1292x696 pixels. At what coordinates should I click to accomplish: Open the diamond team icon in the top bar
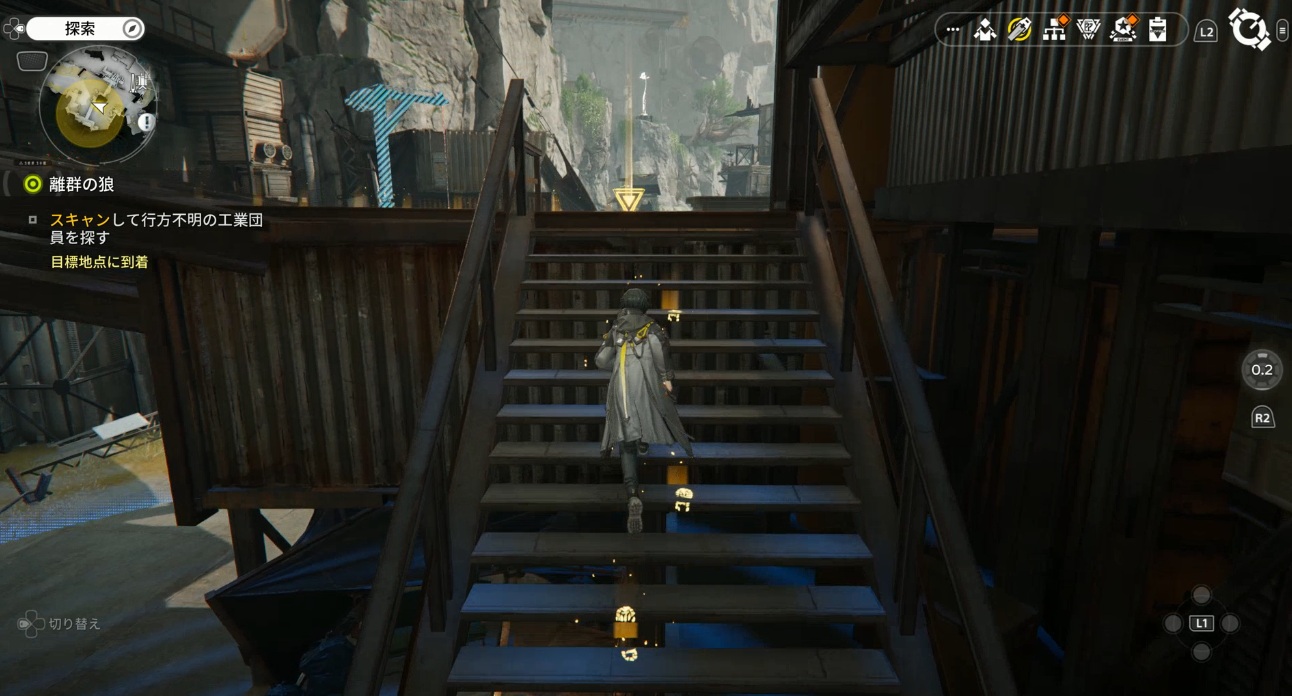click(985, 30)
